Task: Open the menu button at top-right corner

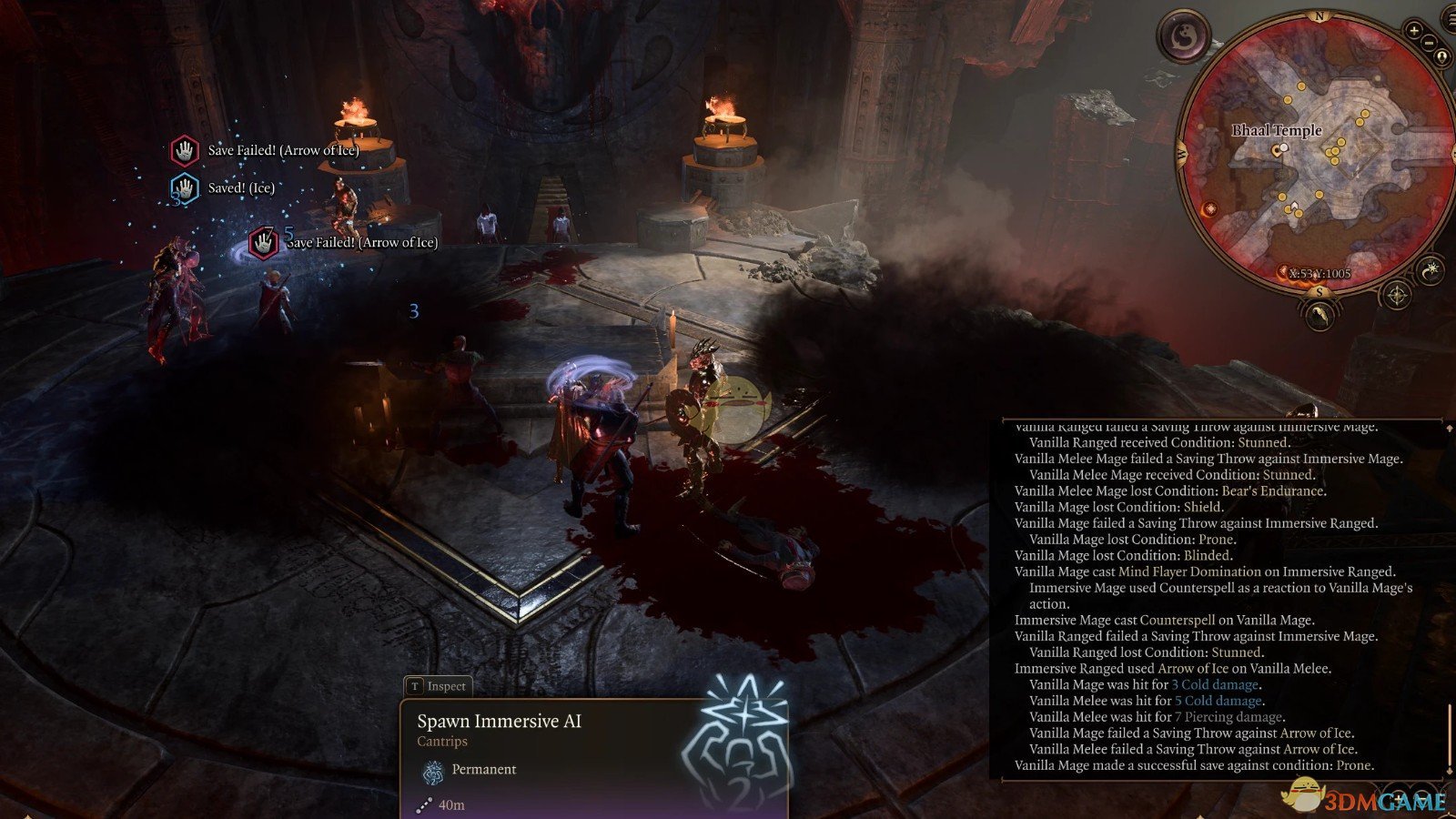Action: tap(1450, 20)
